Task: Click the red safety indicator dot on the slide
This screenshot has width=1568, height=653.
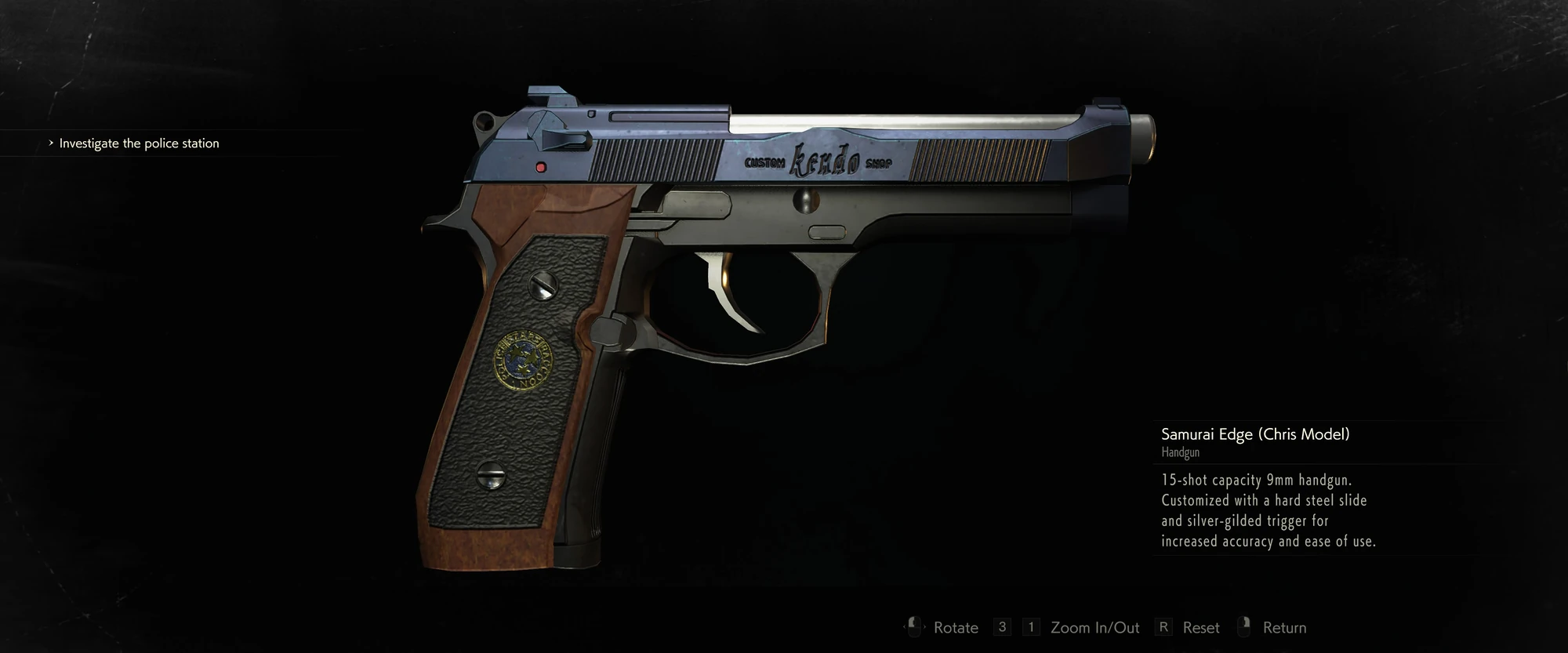Action: tap(540, 166)
